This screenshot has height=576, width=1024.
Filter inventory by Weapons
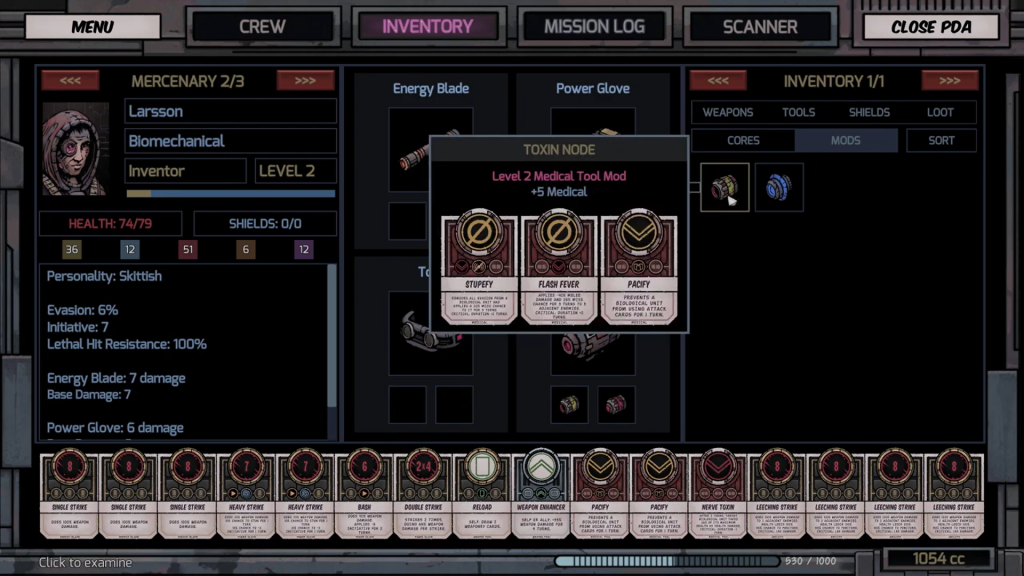tap(727, 112)
